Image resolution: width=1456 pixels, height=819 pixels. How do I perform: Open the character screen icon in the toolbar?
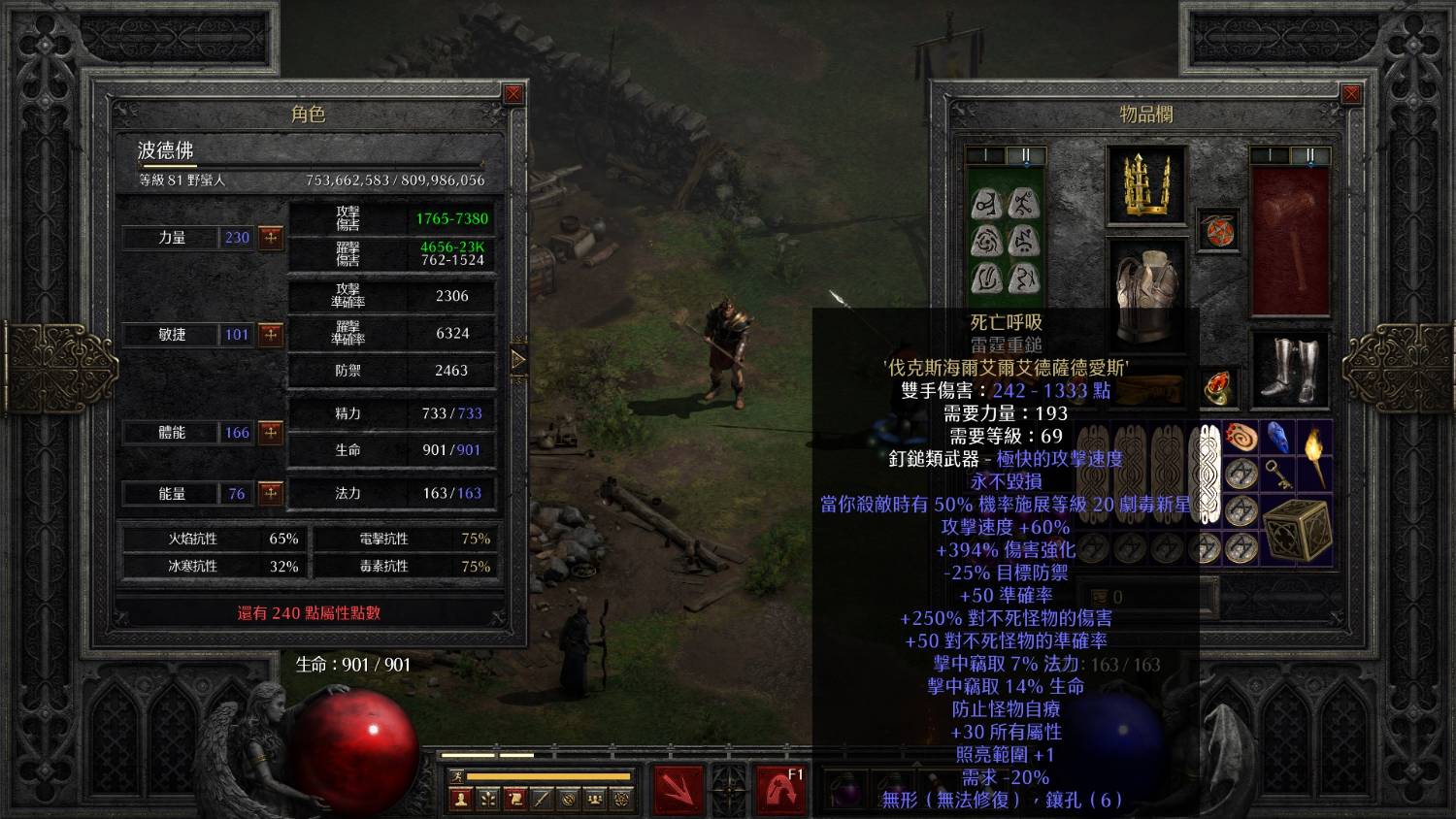point(461,799)
